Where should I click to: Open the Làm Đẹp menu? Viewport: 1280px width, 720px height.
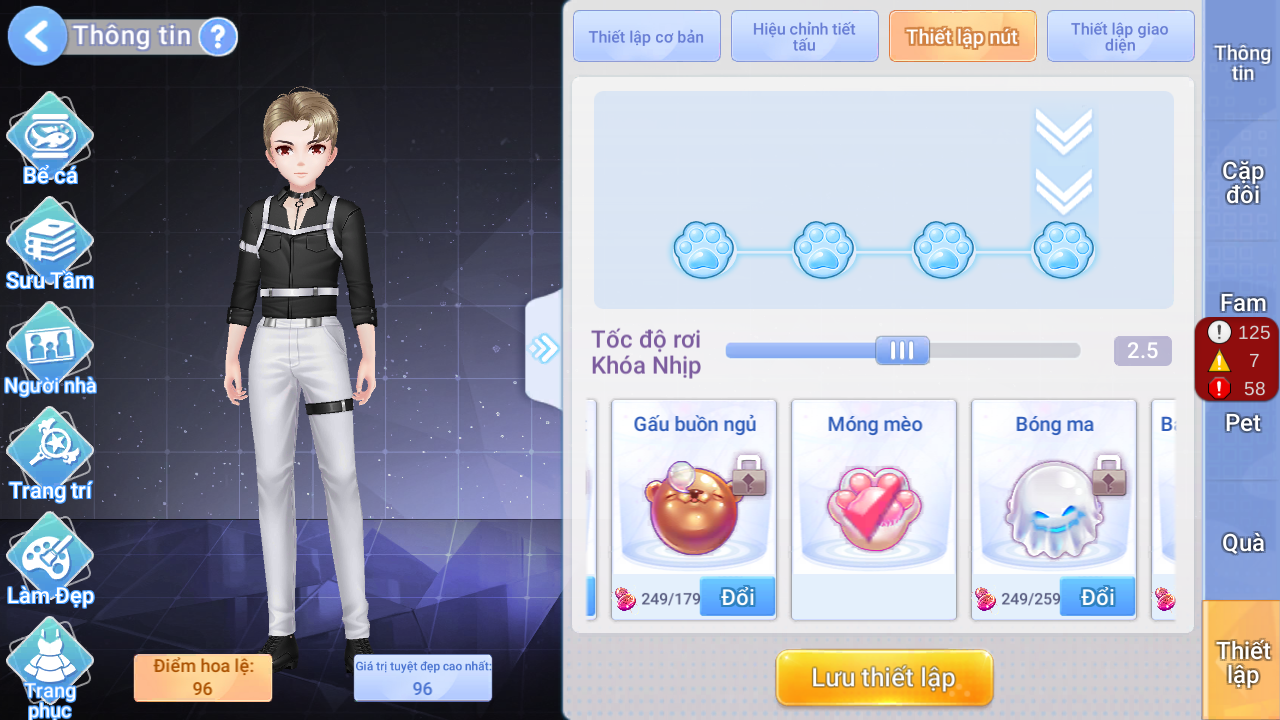point(50,560)
